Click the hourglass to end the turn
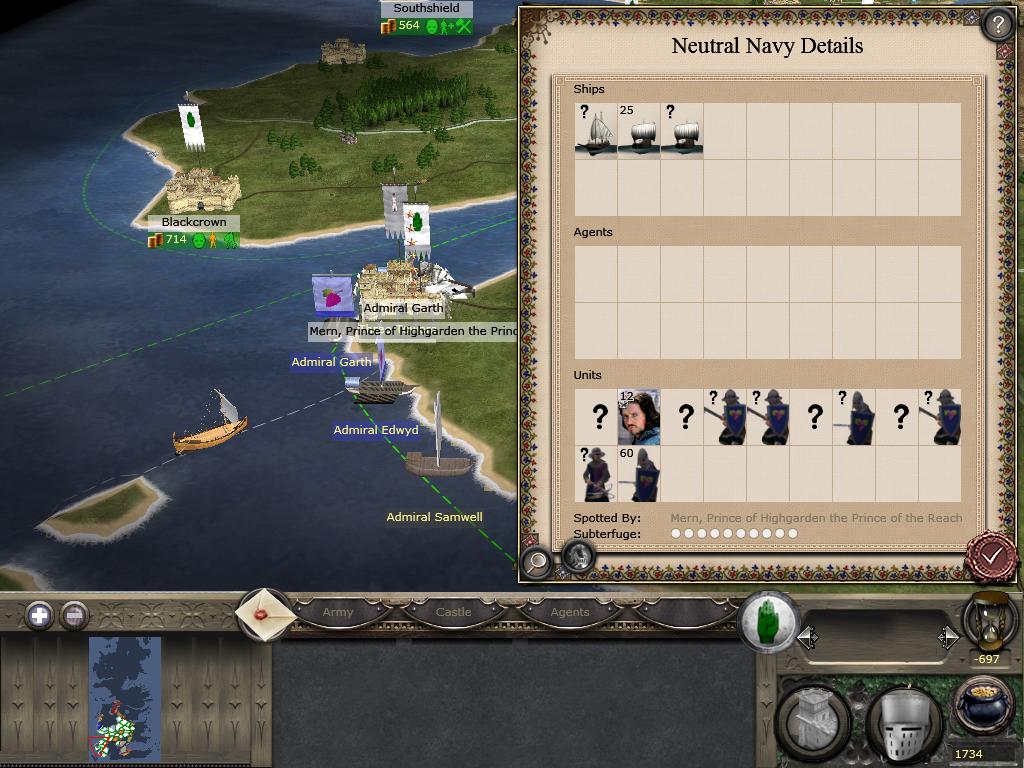Image resolution: width=1024 pixels, height=768 pixels. pyautogui.click(x=988, y=620)
